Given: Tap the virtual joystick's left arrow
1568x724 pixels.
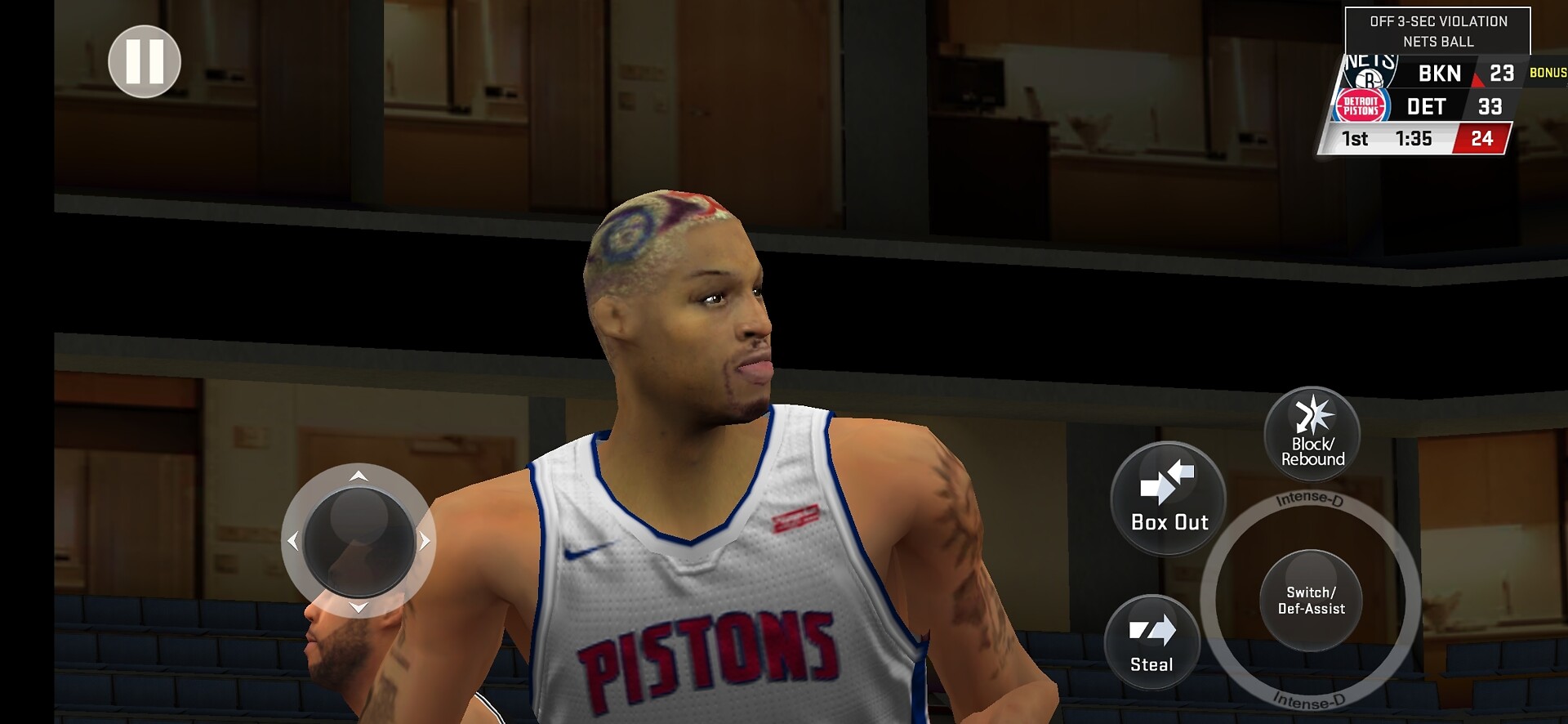Looking at the screenshot, I should 293,541.
